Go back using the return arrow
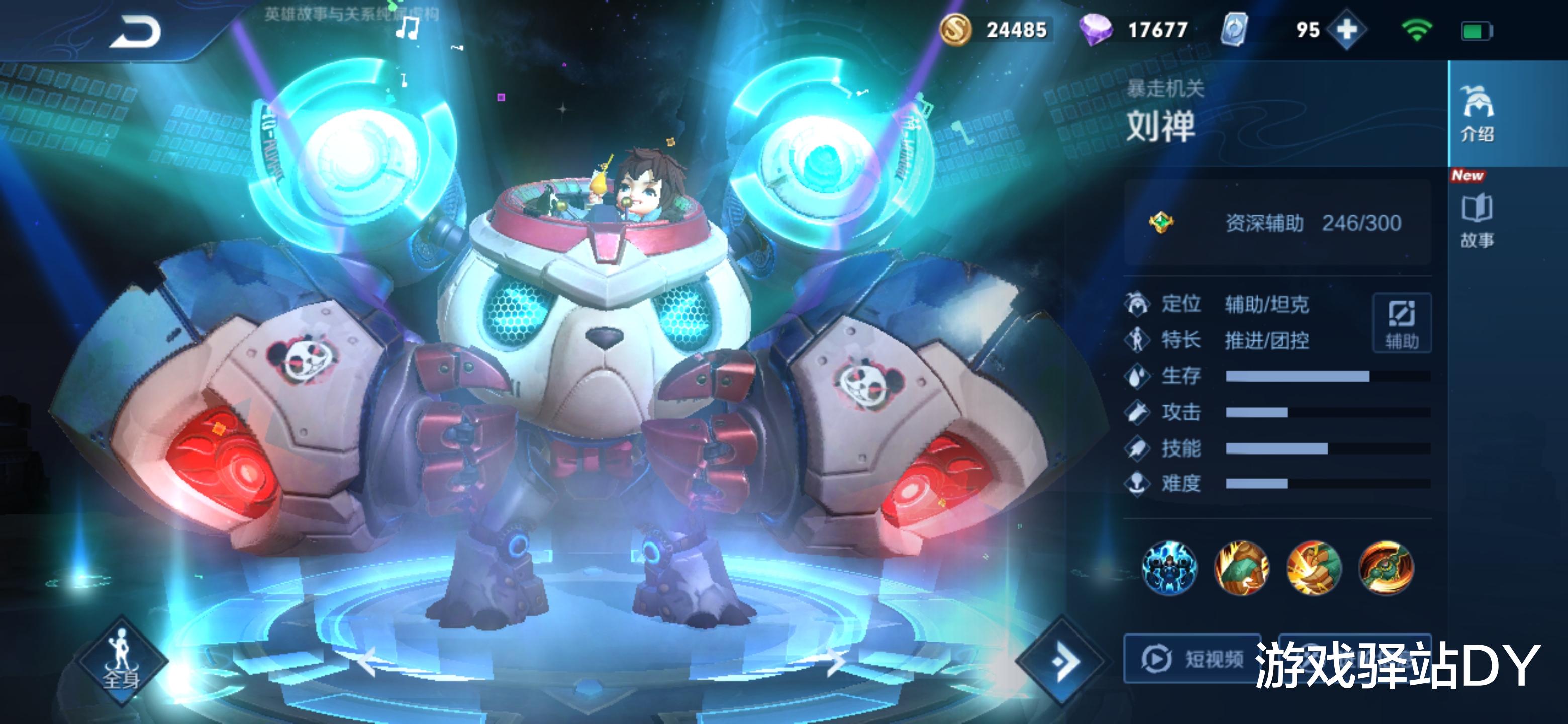The width and height of the screenshot is (1568, 724). [135, 32]
